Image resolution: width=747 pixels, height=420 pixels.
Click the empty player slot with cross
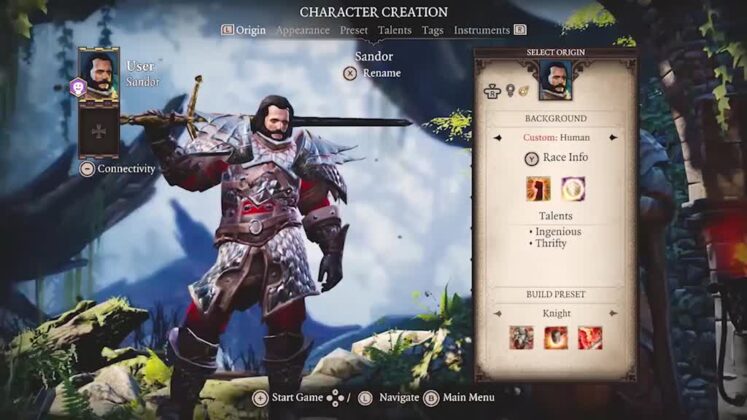(99, 130)
